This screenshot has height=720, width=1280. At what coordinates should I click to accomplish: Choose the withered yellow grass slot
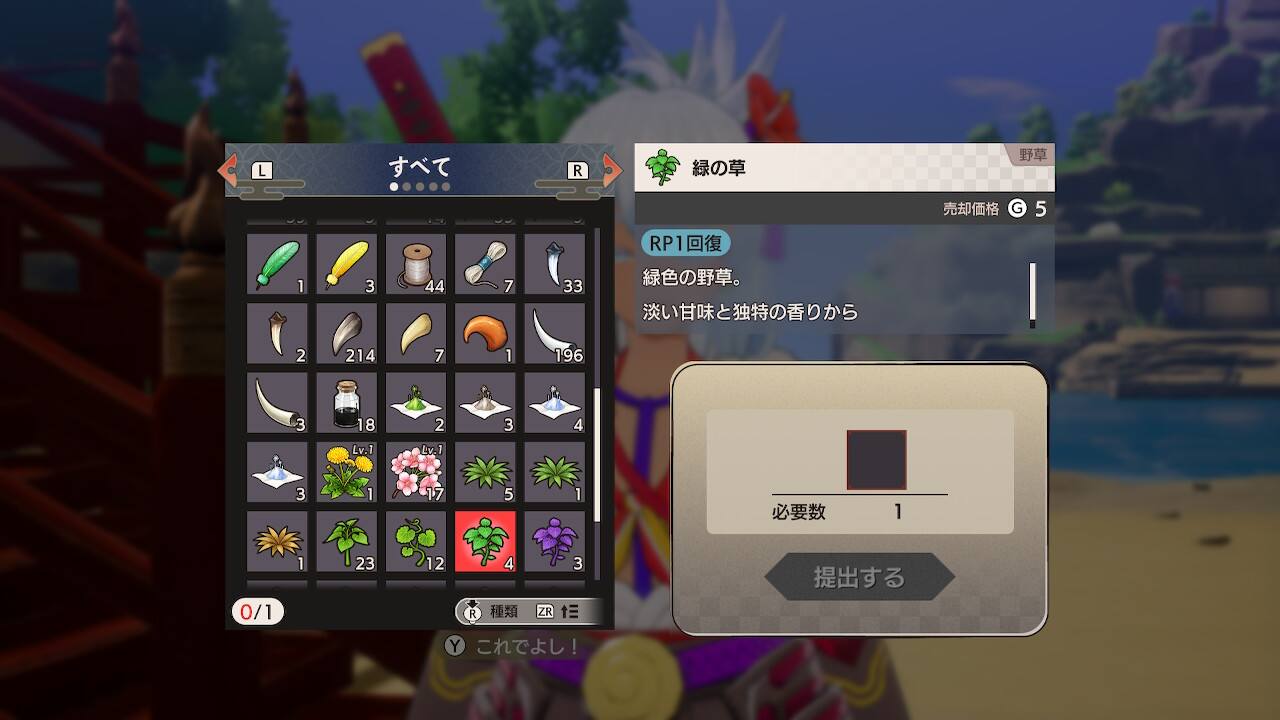[277, 541]
